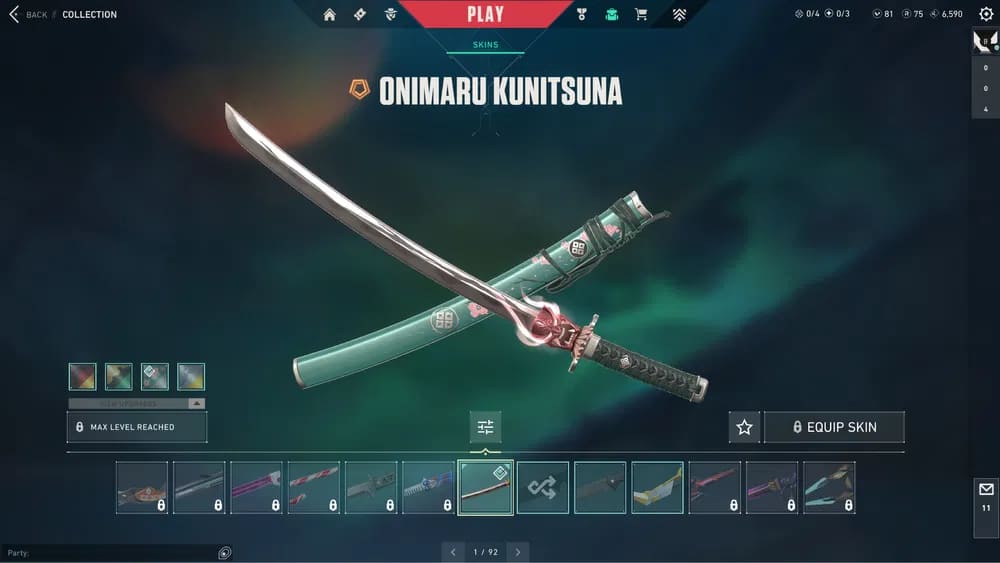
Task: Go to the previous skins page
Action: click(x=453, y=552)
